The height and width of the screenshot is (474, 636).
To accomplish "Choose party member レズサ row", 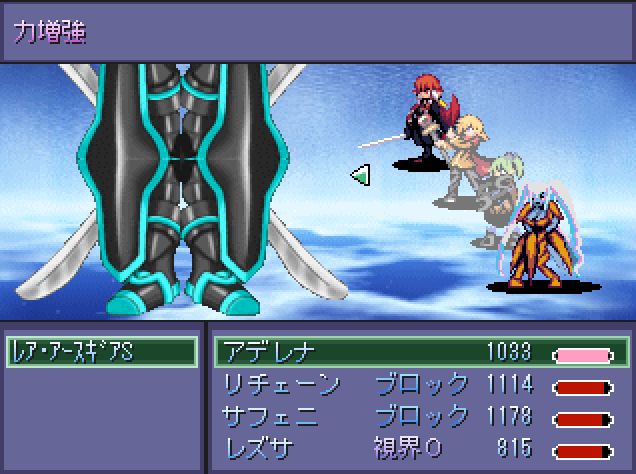I will (420, 448).
